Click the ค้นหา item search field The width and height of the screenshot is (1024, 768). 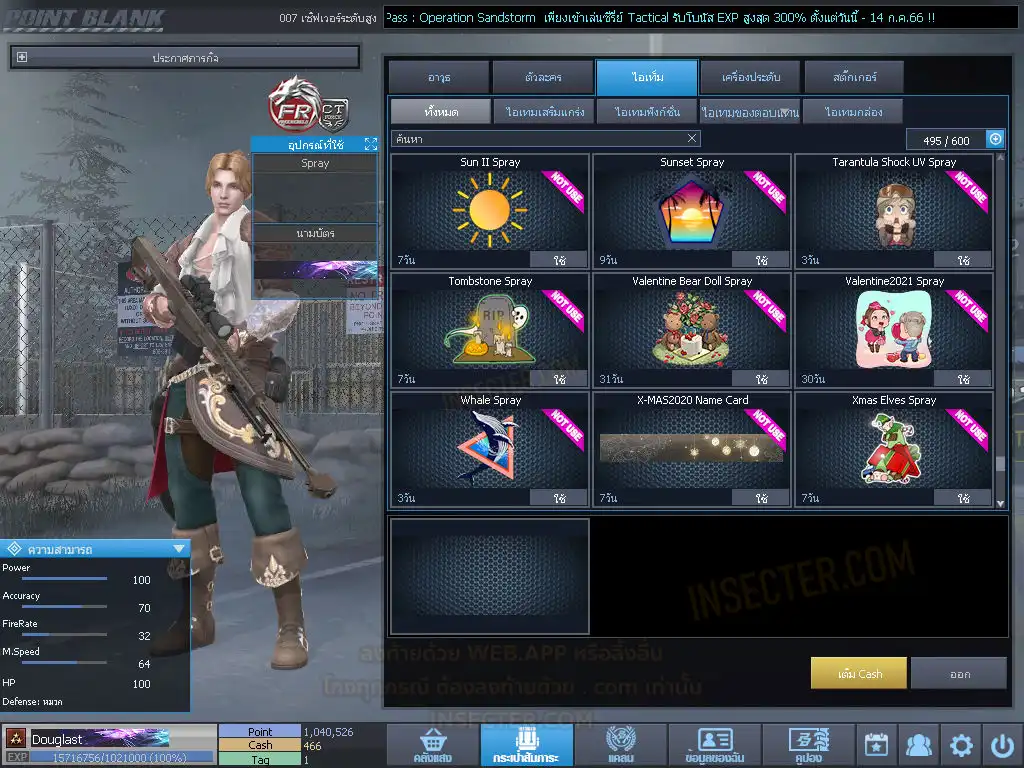point(540,139)
